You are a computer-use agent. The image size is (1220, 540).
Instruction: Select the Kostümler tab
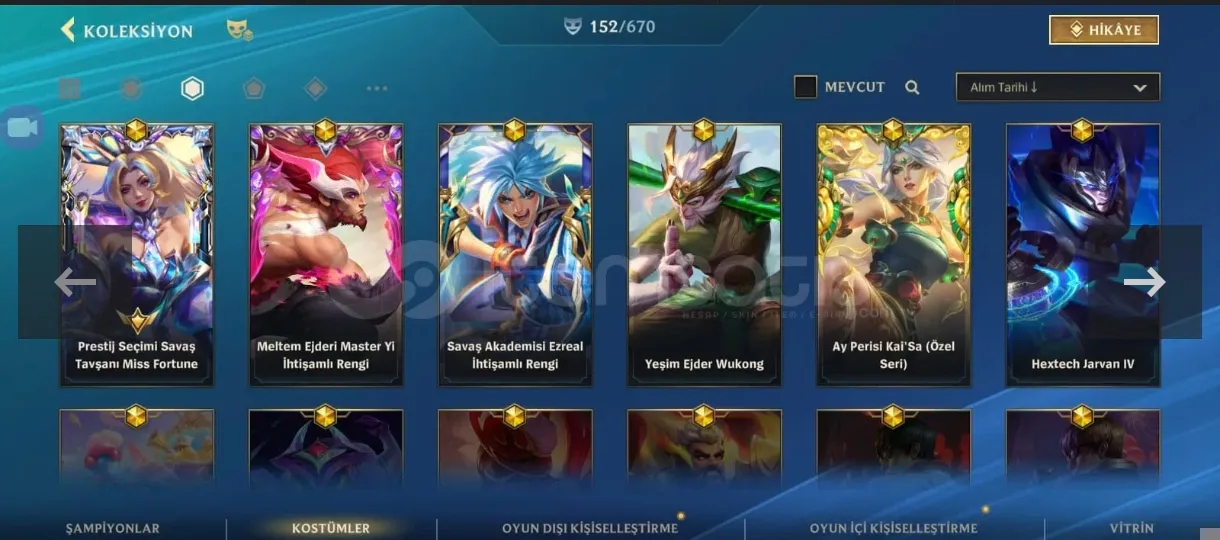coord(331,528)
